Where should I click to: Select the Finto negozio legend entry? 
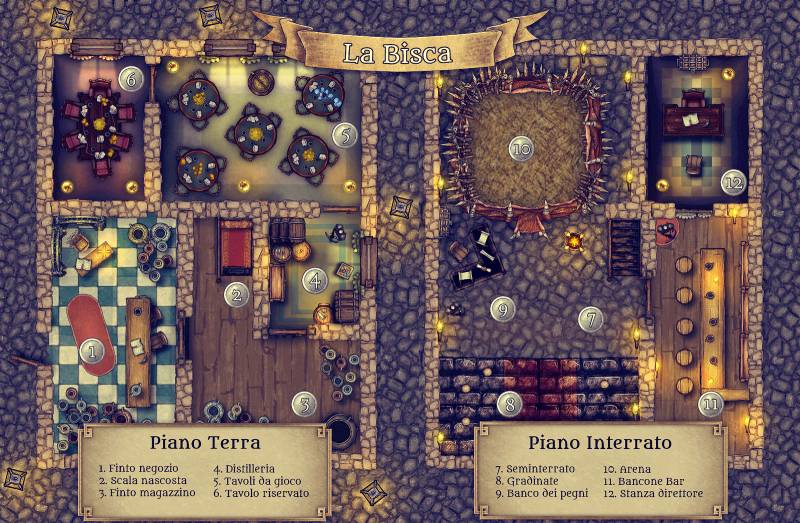pos(136,467)
